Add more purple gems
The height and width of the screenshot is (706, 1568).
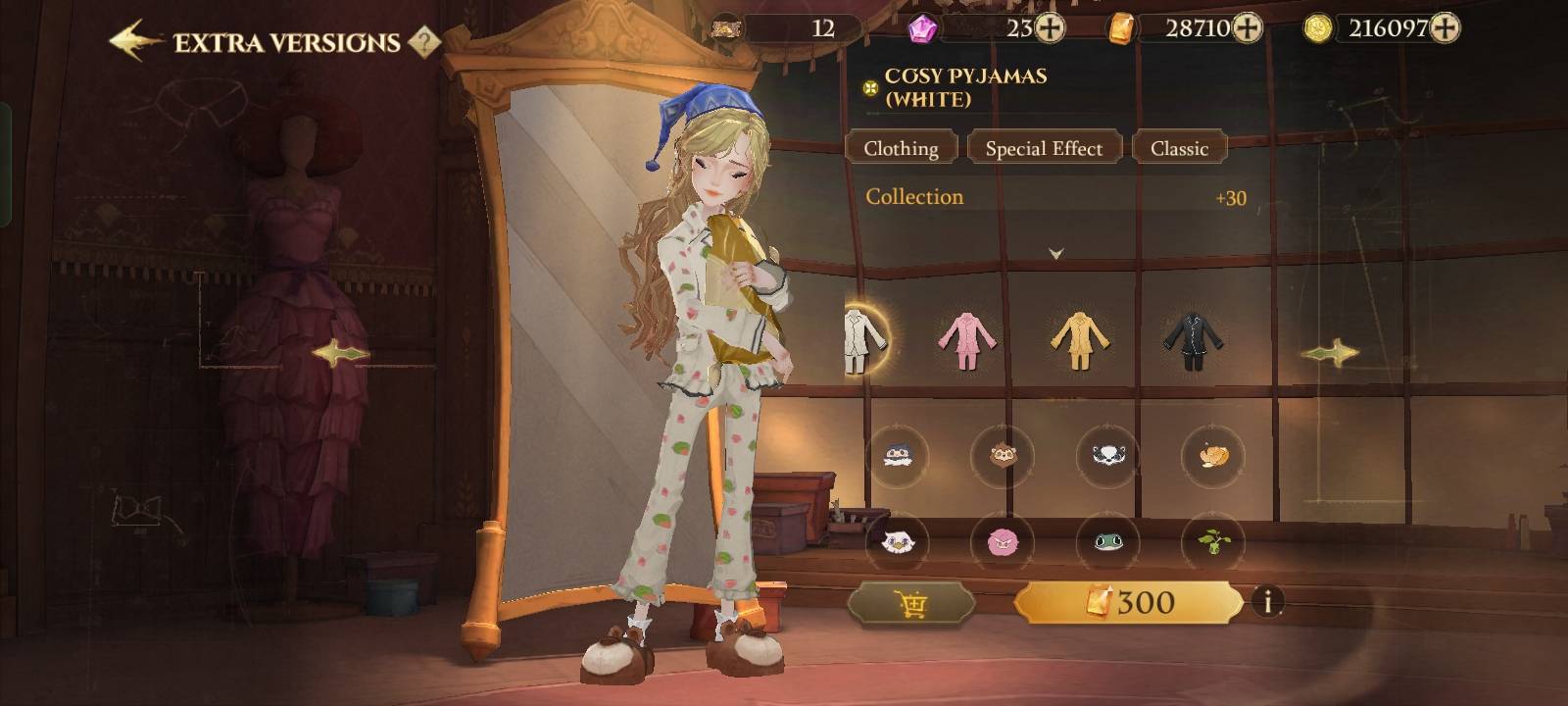click(x=1050, y=28)
